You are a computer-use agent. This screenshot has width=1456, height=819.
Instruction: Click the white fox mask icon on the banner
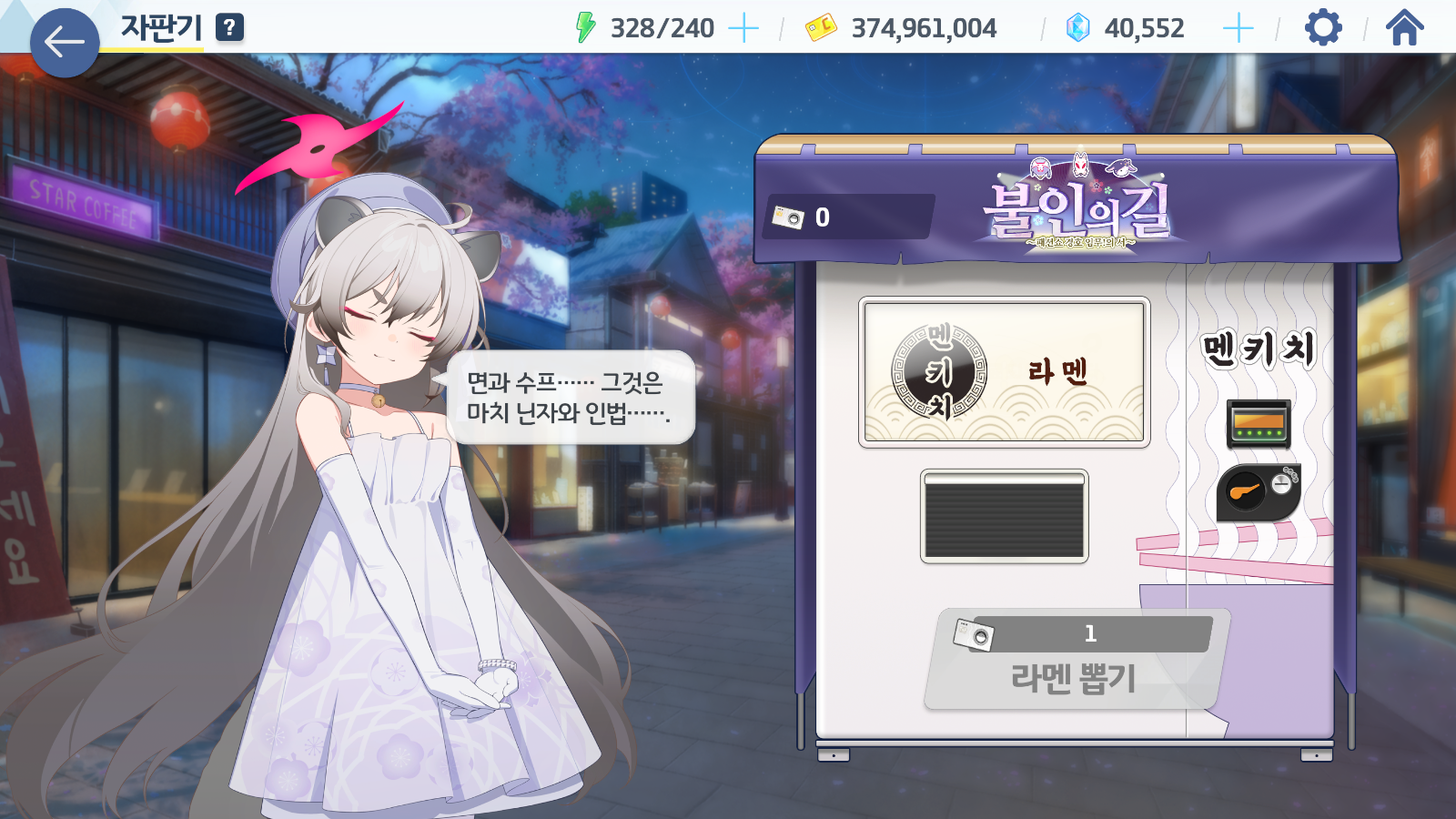click(x=1080, y=164)
